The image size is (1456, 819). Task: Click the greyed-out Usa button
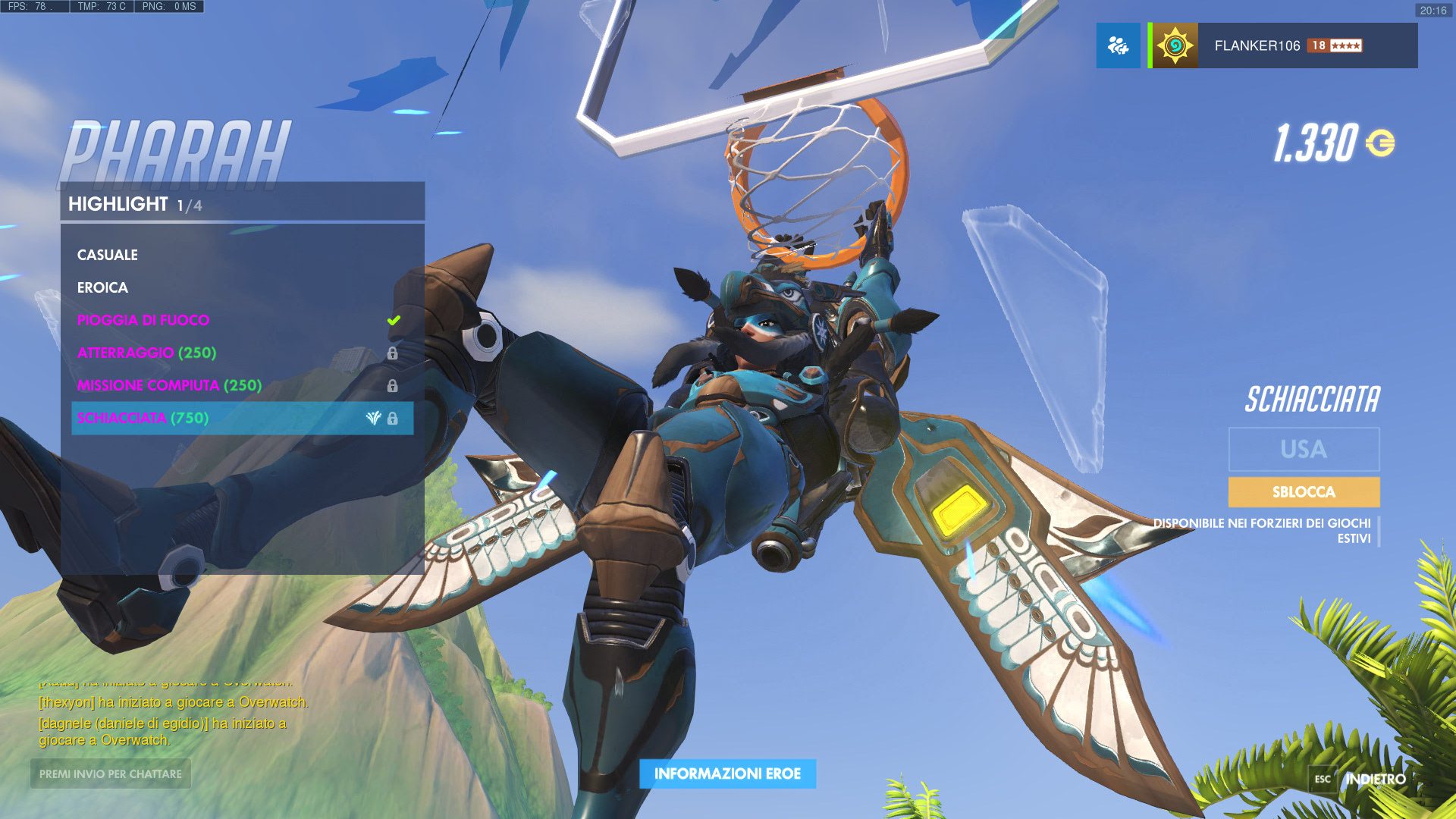[x=1303, y=449]
